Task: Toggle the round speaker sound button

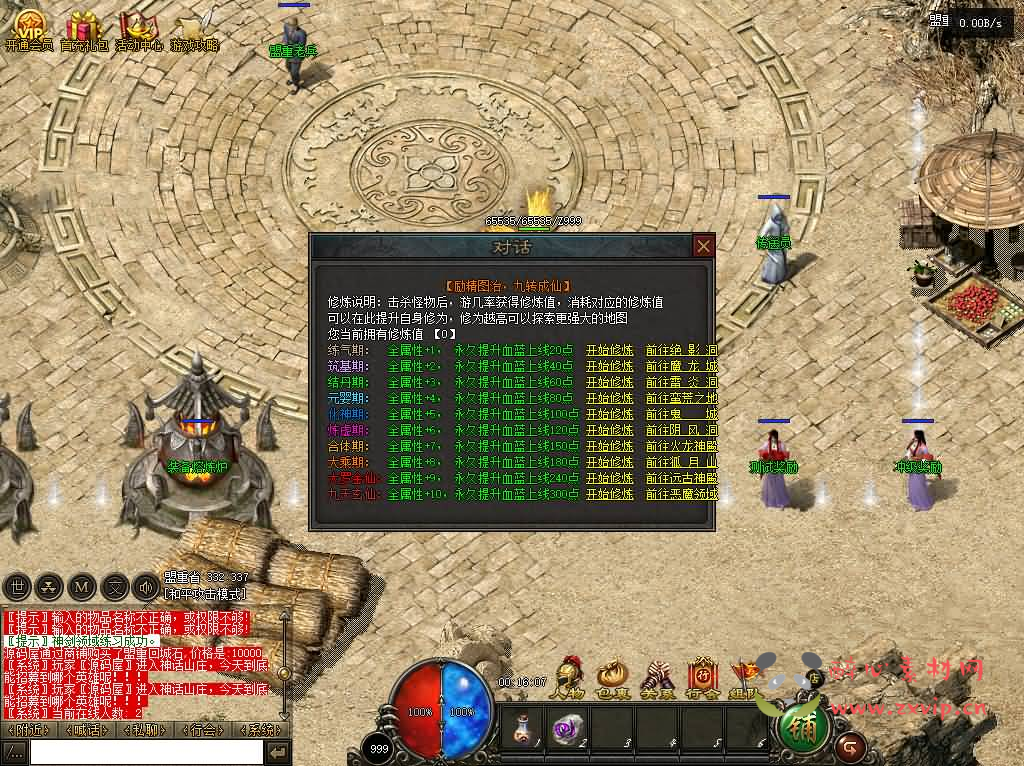Action: tap(147, 586)
